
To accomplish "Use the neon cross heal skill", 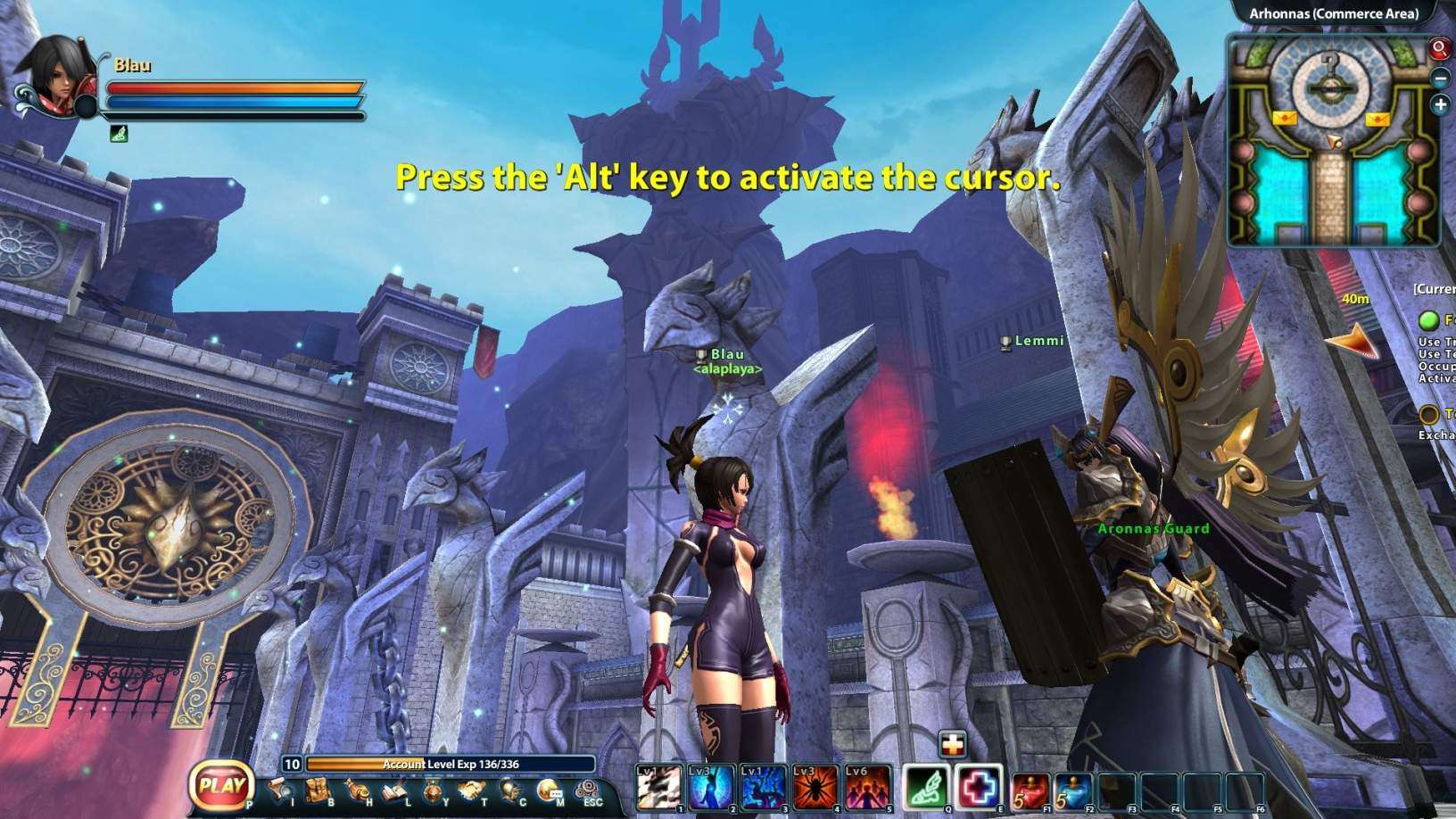I will 979,788.
